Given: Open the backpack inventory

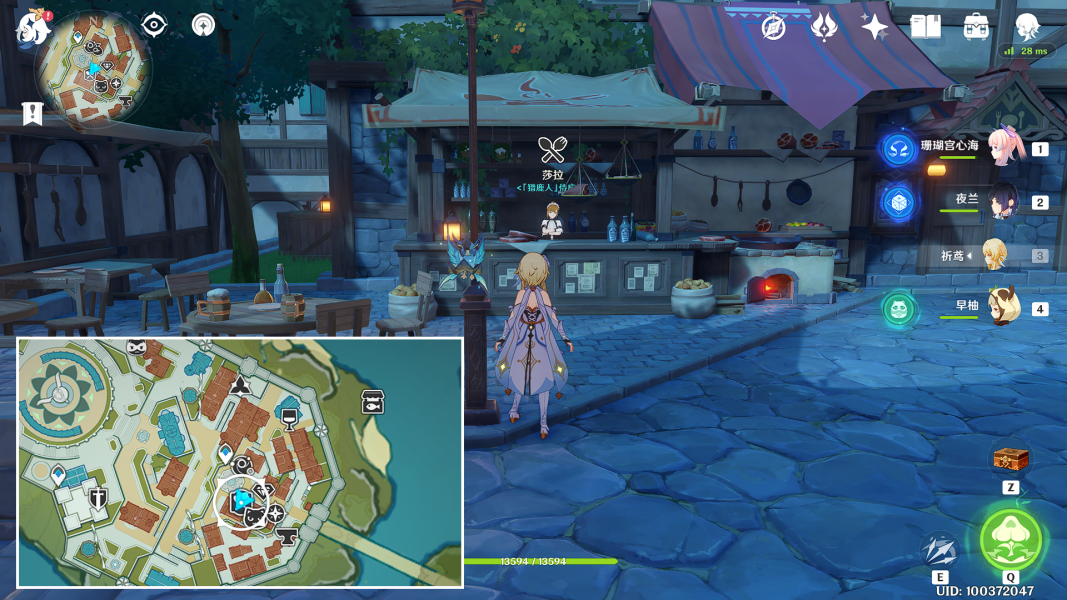Looking at the screenshot, I should [976, 27].
